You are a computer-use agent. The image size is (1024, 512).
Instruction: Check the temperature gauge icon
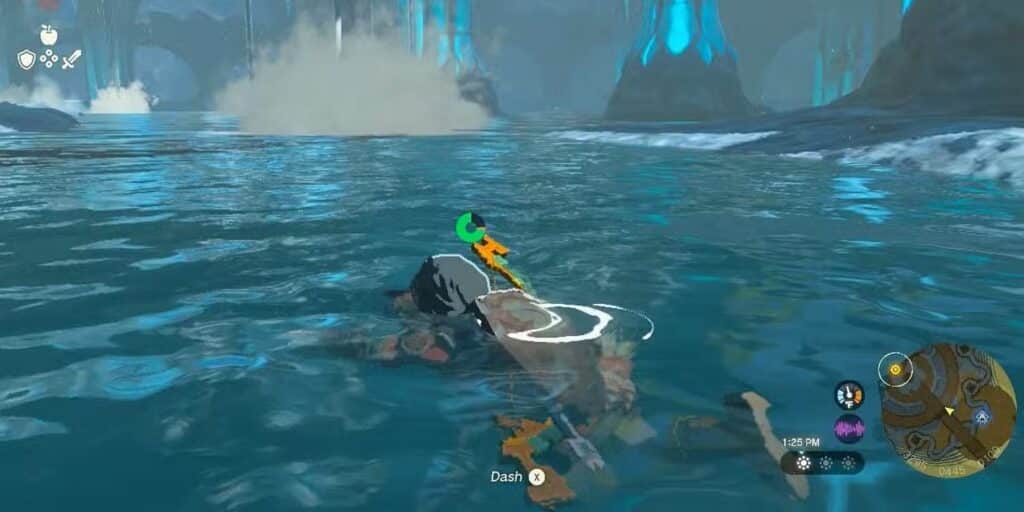click(849, 395)
